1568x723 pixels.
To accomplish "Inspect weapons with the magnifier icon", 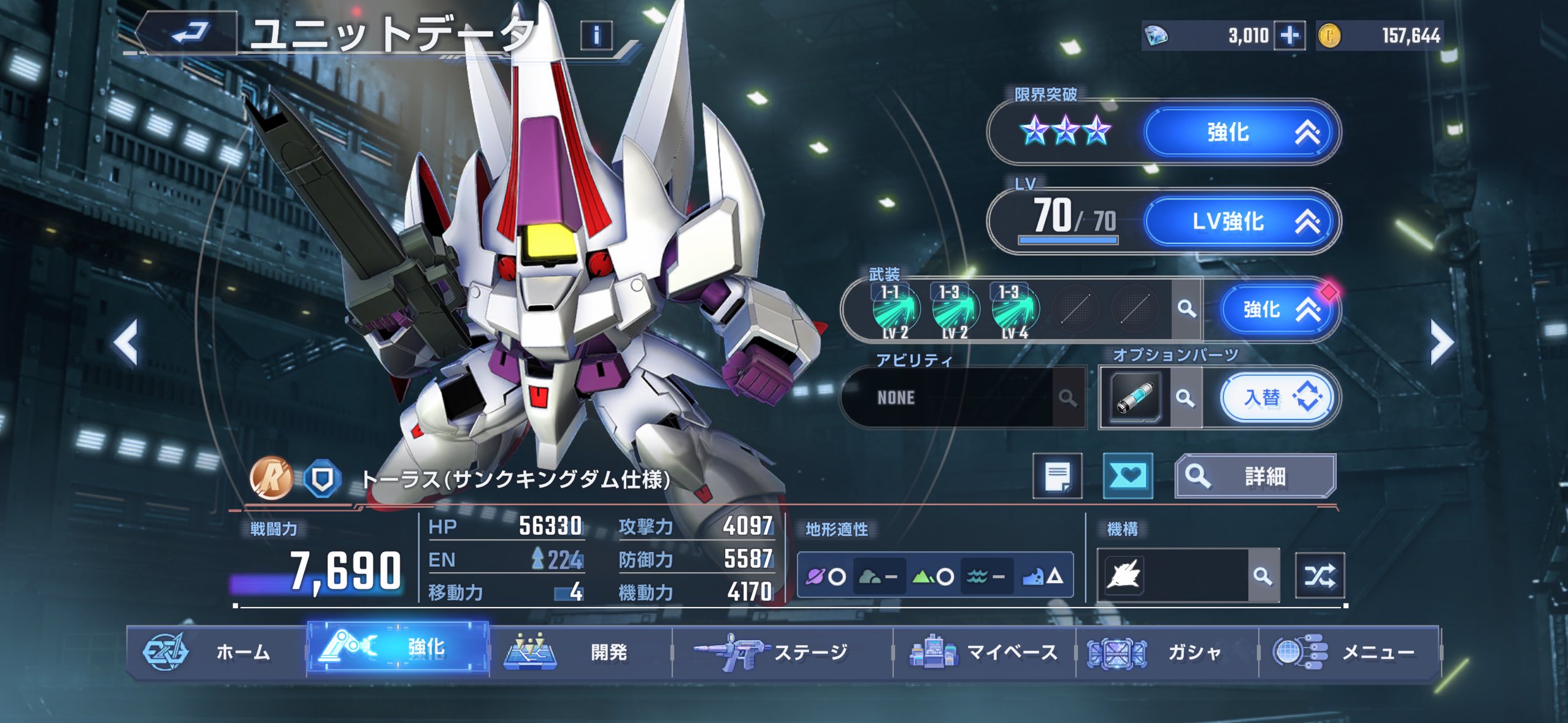I will point(1186,308).
